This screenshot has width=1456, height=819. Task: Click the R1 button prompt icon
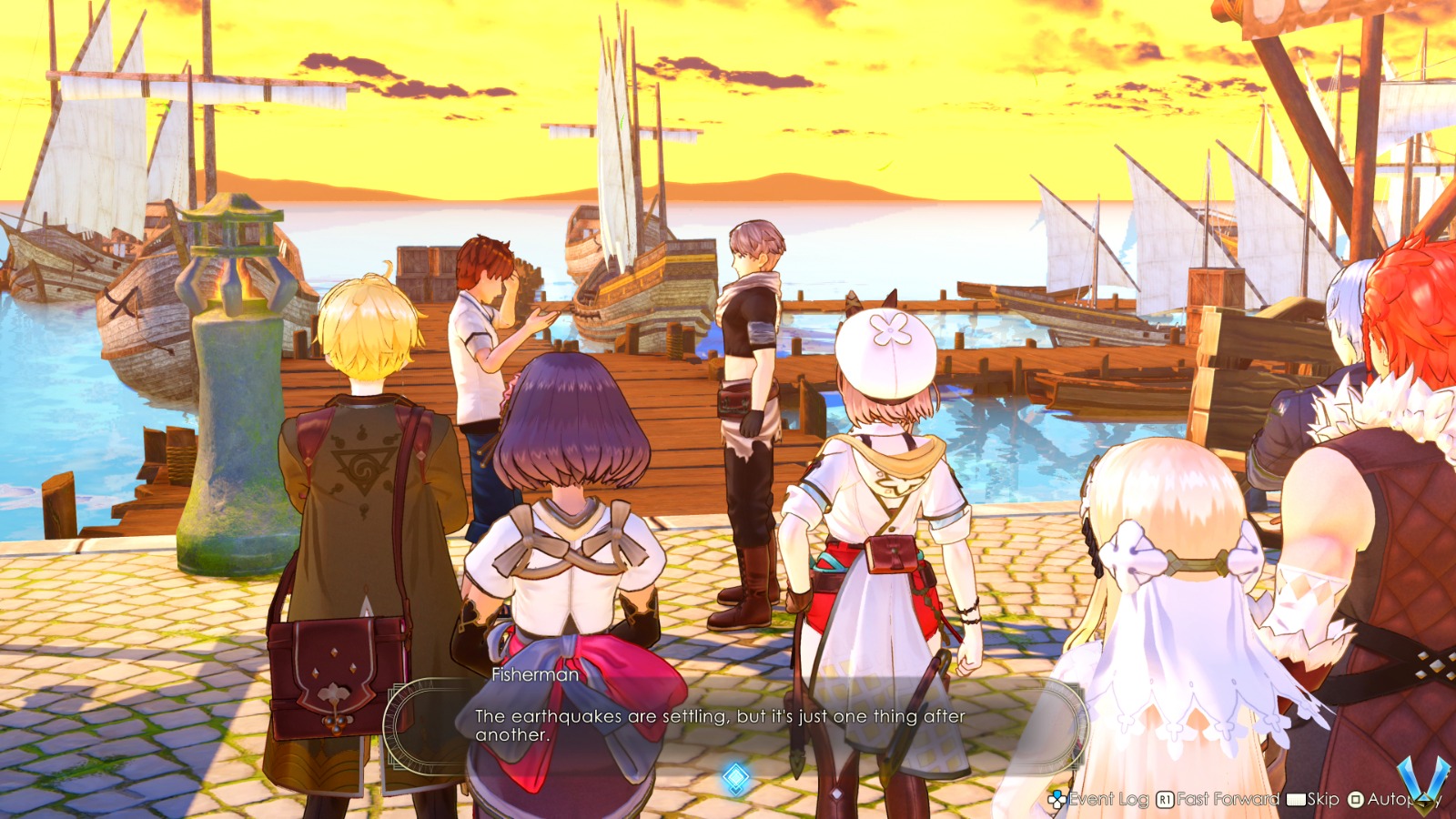1164,799
